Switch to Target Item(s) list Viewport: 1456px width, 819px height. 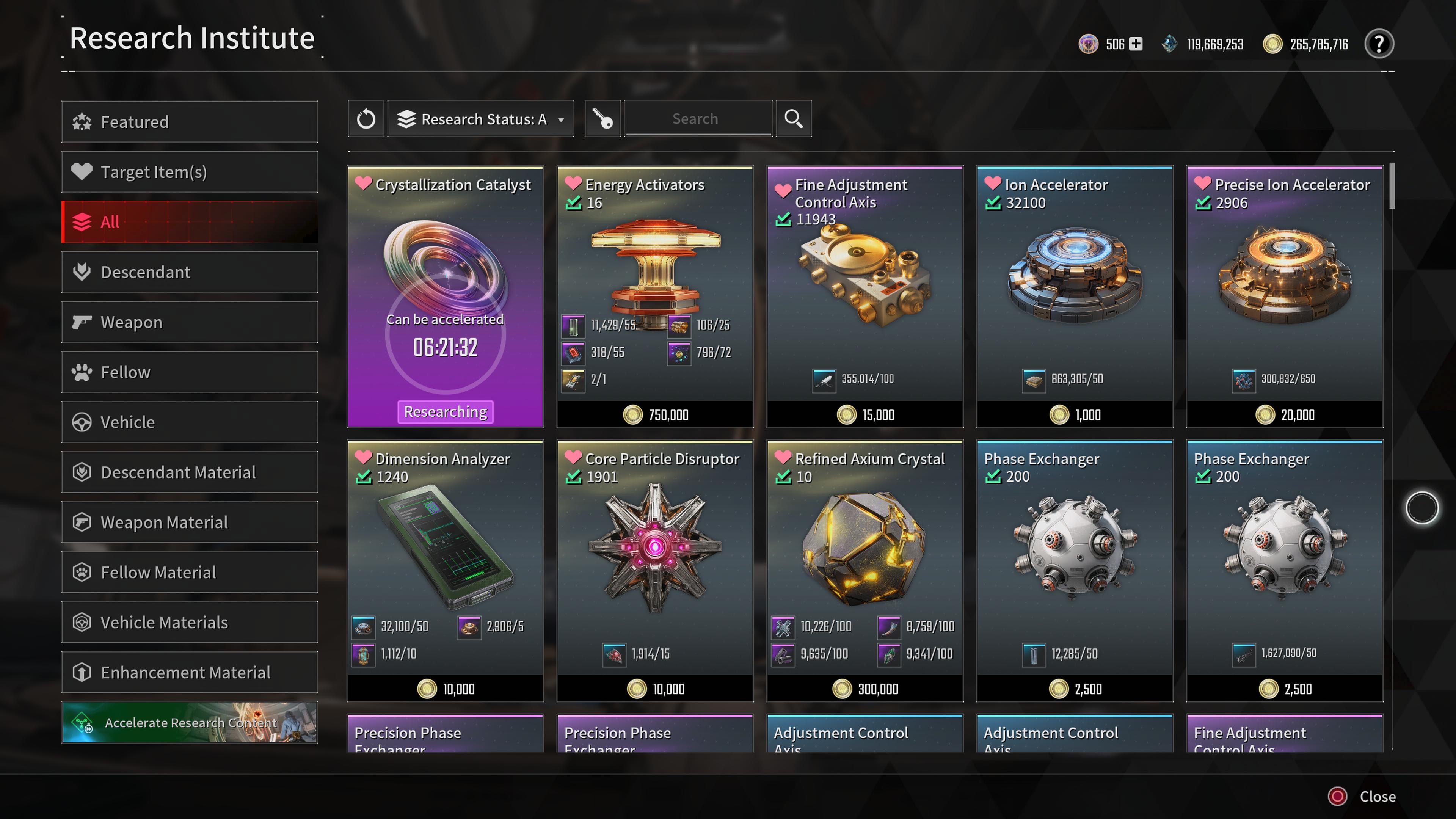[x=189, y=172]
